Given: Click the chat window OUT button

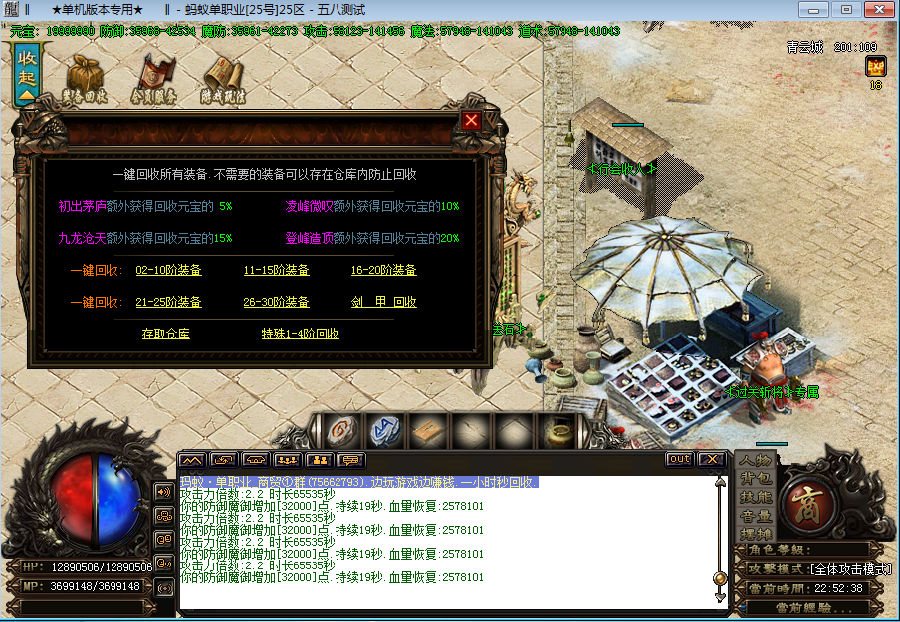Looking at the screenshot, I should pos(679,459).
